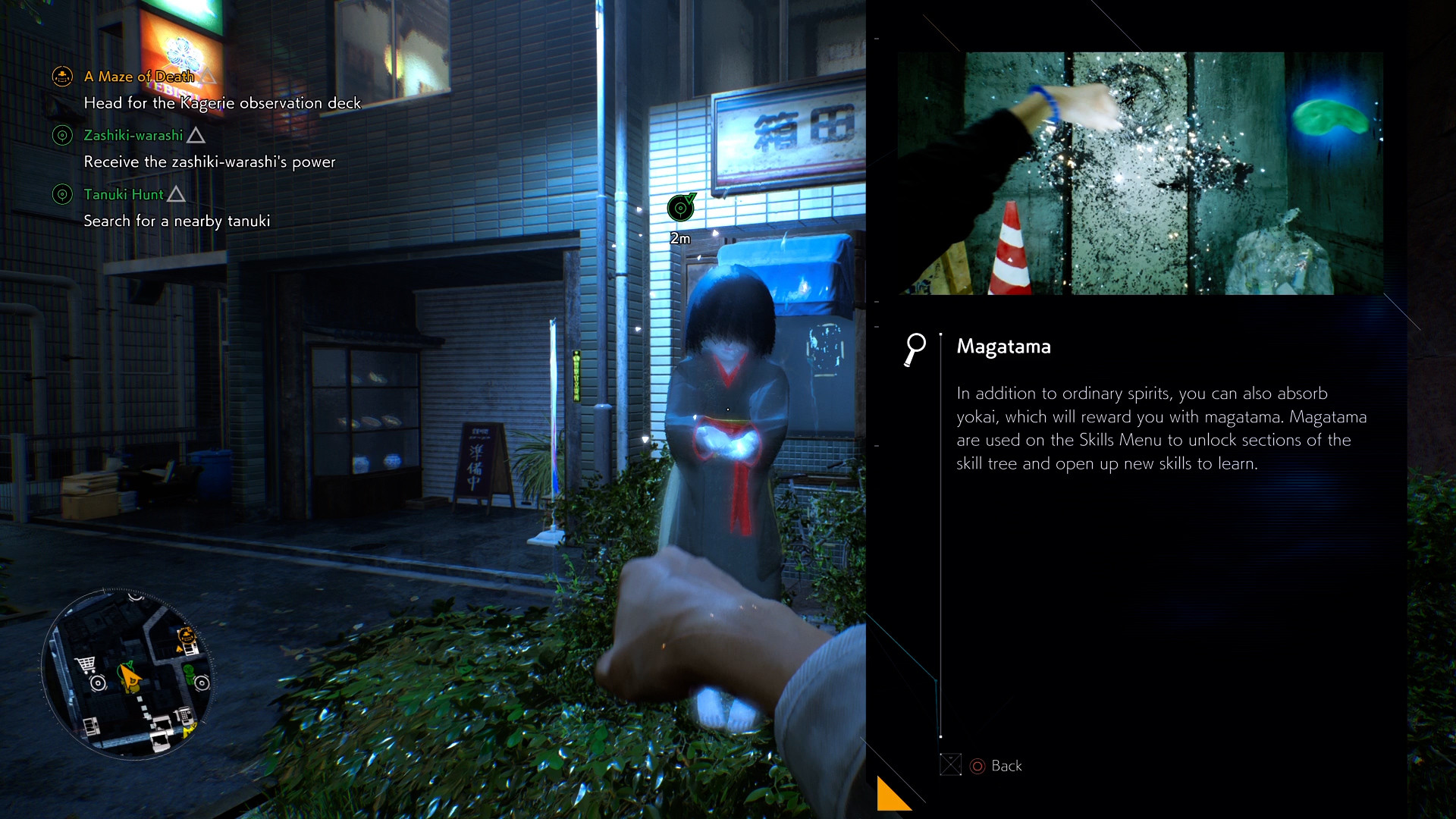The image size is (1456, 819).
Task: Select the 2m objective waypoint marker
Action: tap(681, 208)
